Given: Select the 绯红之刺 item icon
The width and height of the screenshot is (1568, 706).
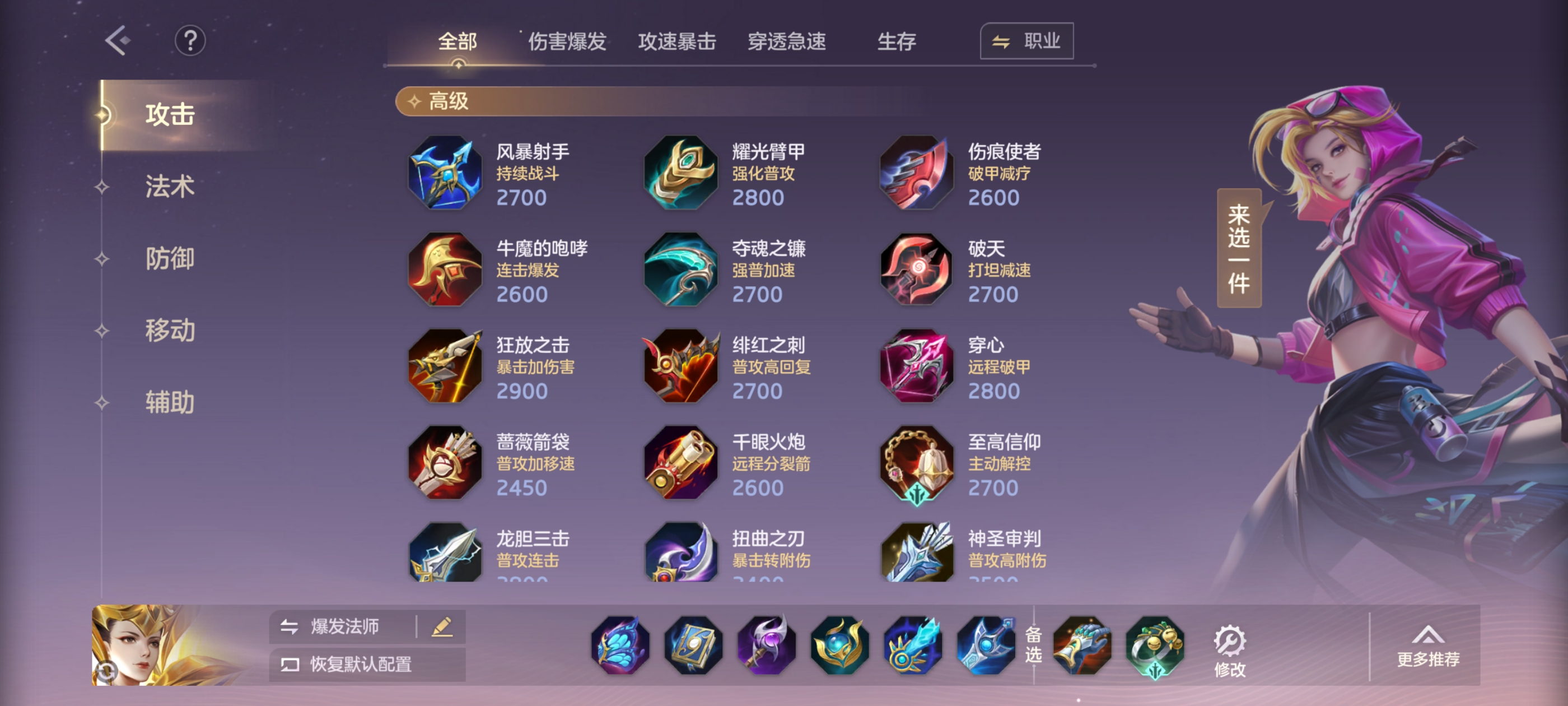Looking at the screenshot, I should [680, 366].
